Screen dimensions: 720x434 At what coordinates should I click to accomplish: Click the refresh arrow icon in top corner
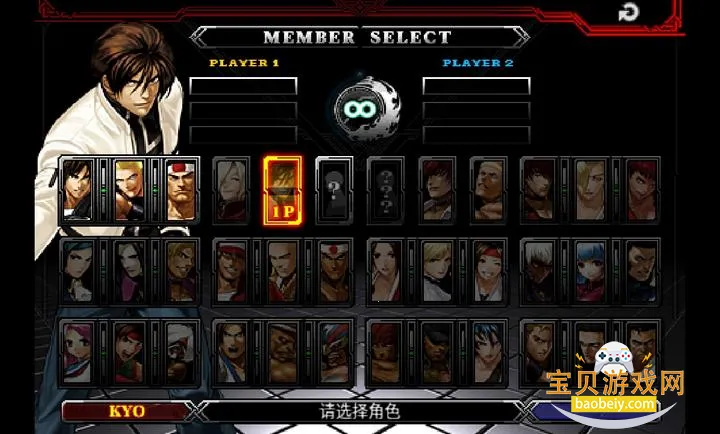point(628,13)
